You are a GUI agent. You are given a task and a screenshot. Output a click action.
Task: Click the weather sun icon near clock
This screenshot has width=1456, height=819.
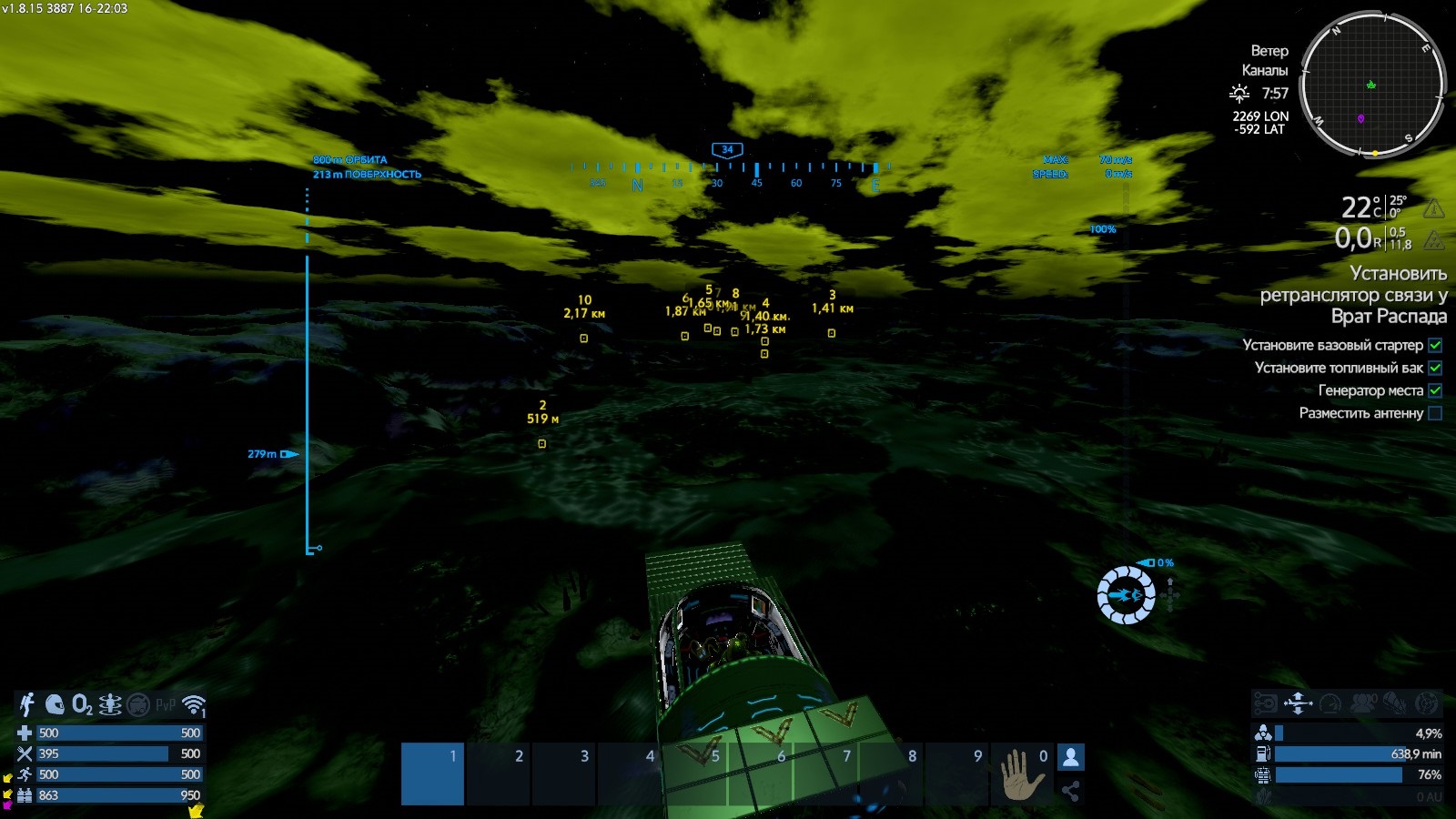[1239, 93]
